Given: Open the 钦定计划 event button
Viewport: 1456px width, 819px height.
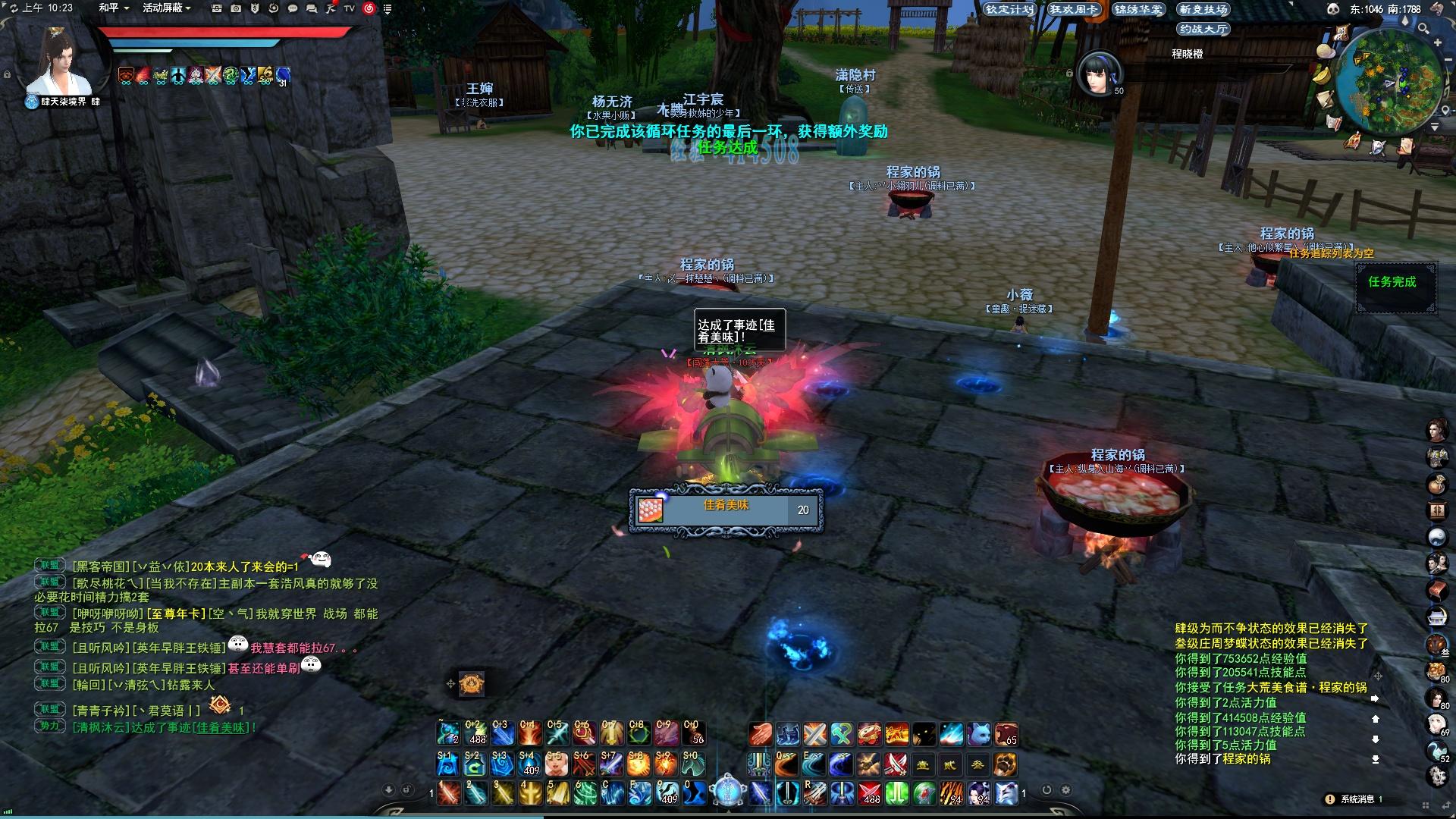Looking at the screenshot, I should pos(1009,9).
